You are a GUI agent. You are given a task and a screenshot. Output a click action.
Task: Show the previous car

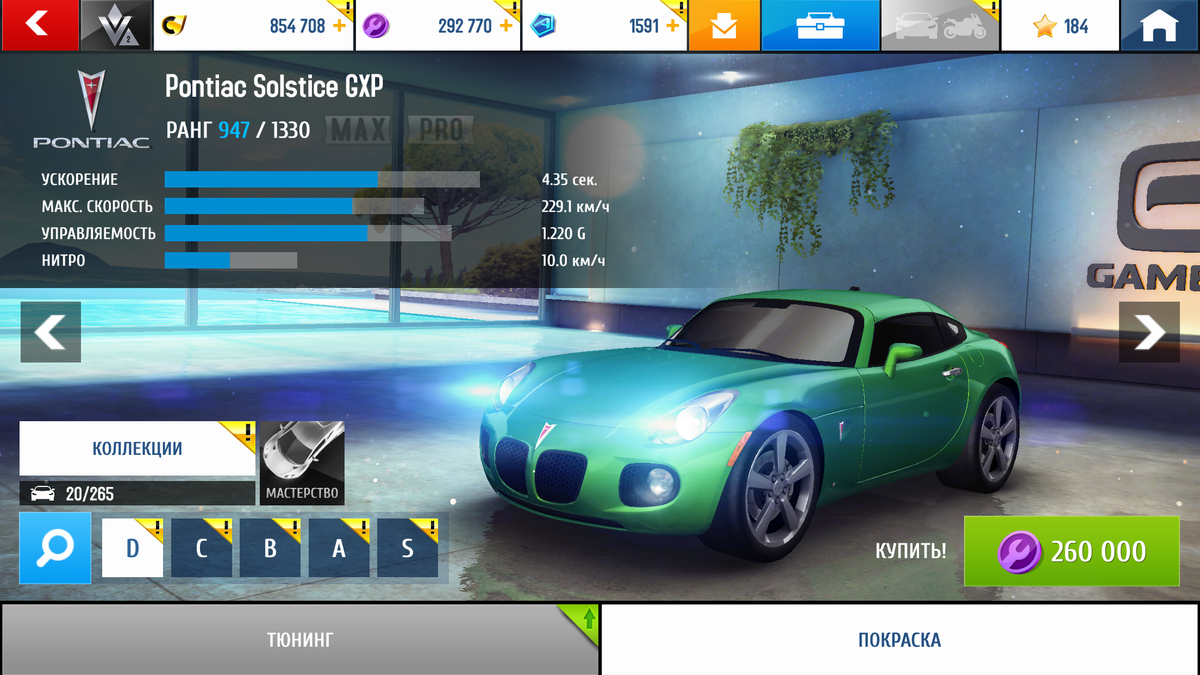tap(50, 331)
